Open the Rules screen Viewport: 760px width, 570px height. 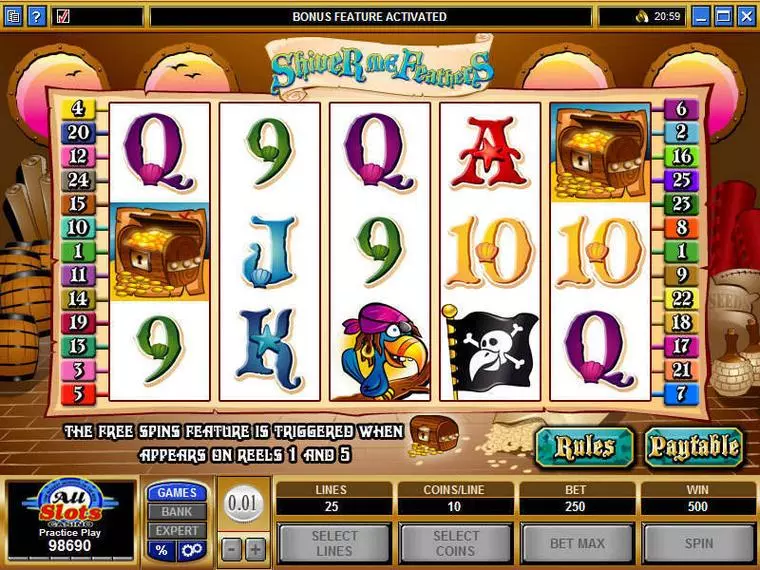pyautogui.click(x=584, y=446)
